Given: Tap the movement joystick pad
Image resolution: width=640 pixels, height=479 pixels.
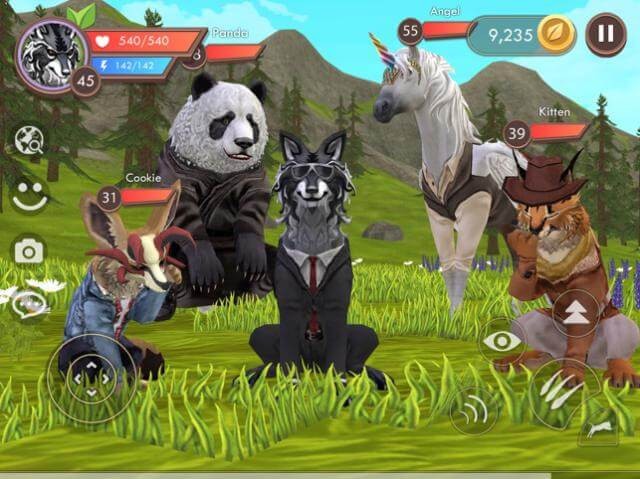Looking at the screenshot, I should [90, 378].
